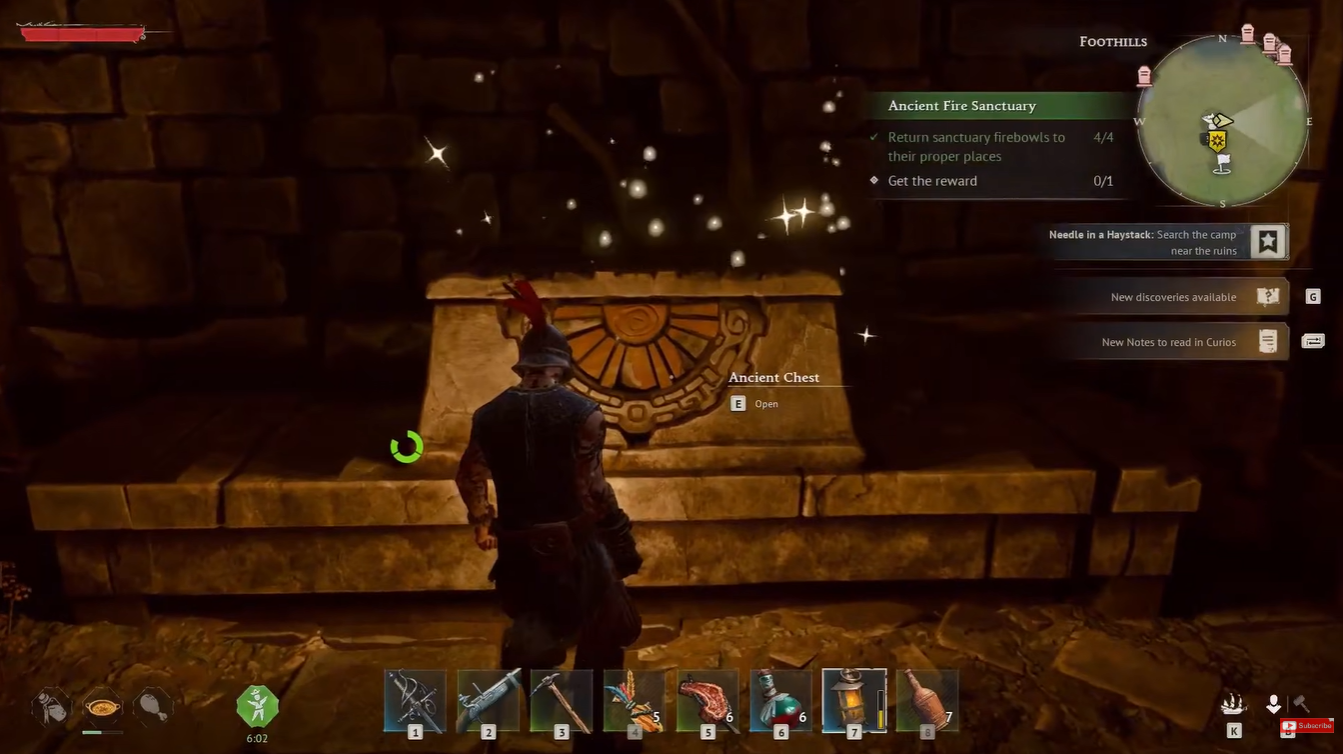Click the stew bowl food status icon
Viewport: 1343px width, 754px height.
pos(102,707)
